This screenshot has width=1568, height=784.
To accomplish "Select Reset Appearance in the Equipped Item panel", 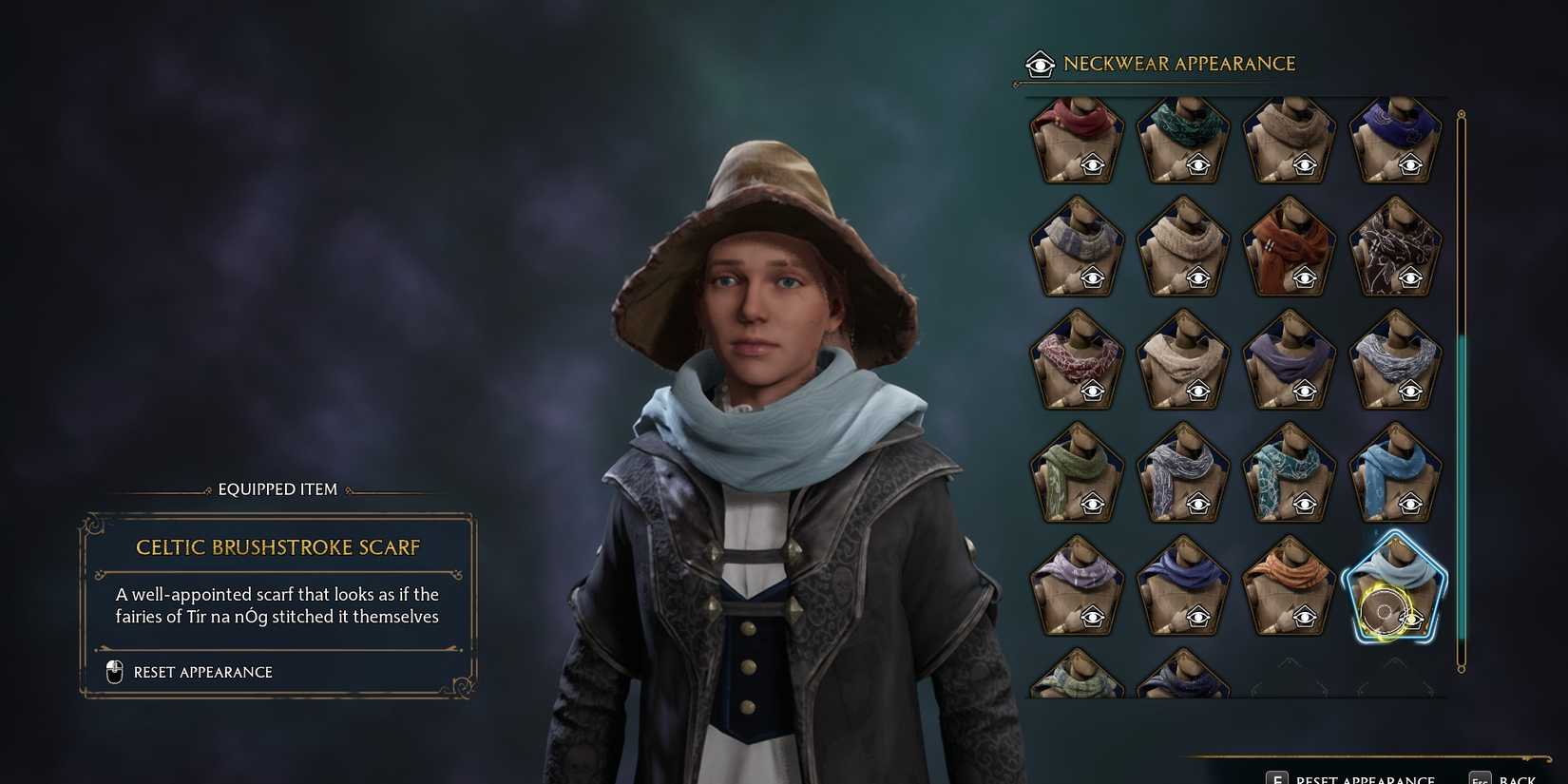I will point(202,672).
